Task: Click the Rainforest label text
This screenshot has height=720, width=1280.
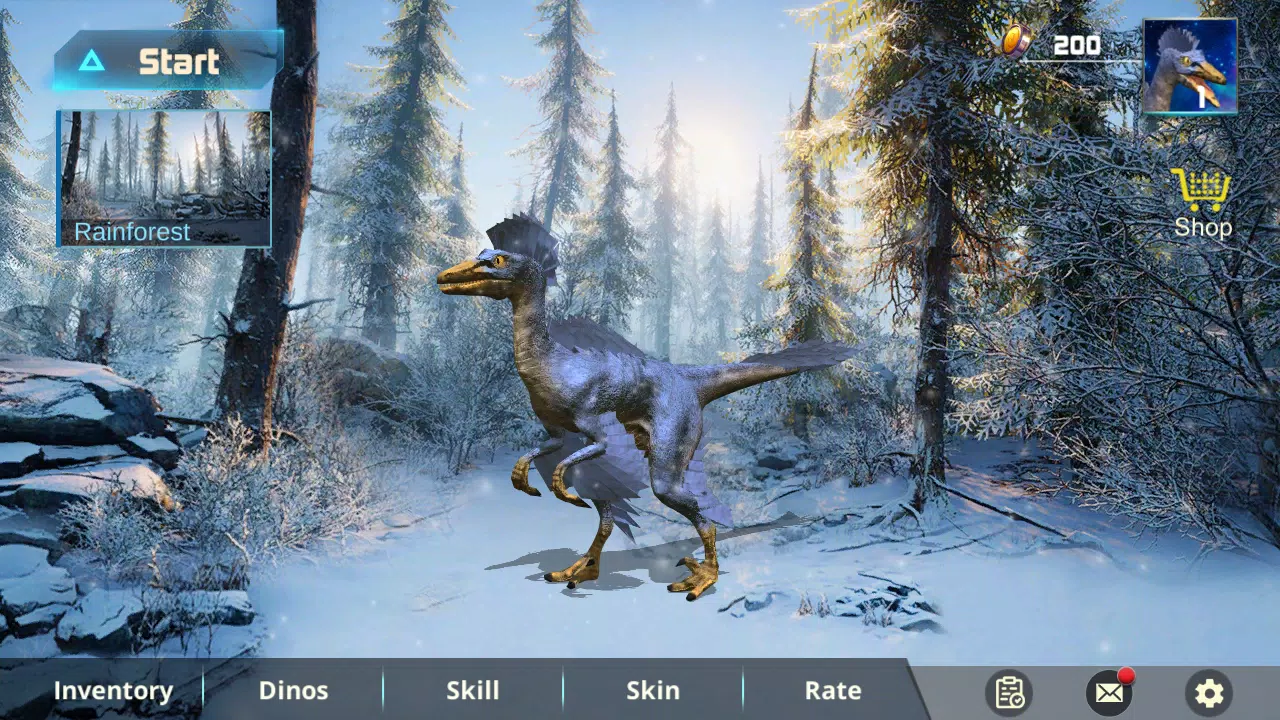Action: coord(131,231)
